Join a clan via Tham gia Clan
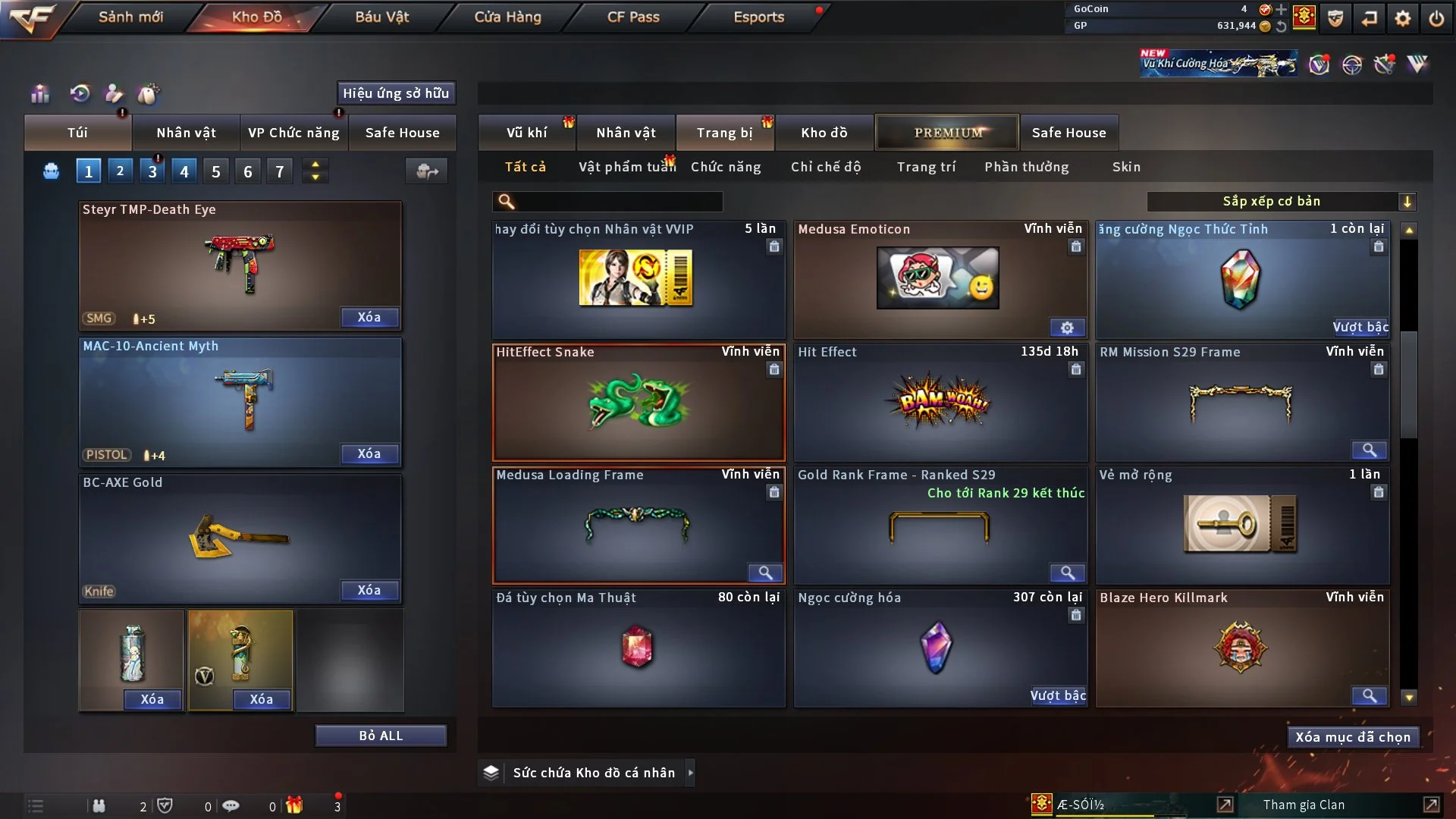The image size is (1456, 819). [1304, 805]
